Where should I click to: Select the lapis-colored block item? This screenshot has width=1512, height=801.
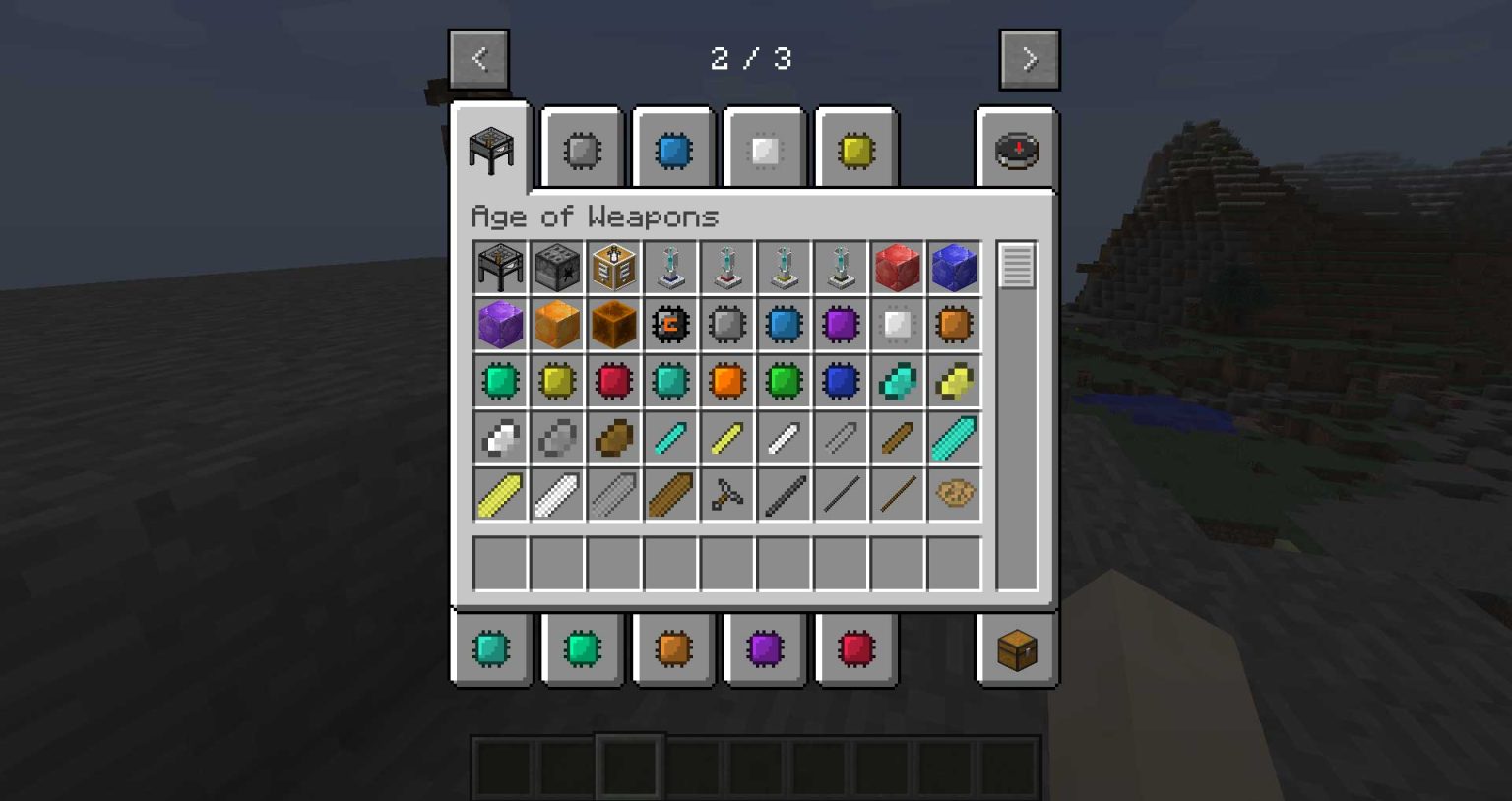(953, 267)
